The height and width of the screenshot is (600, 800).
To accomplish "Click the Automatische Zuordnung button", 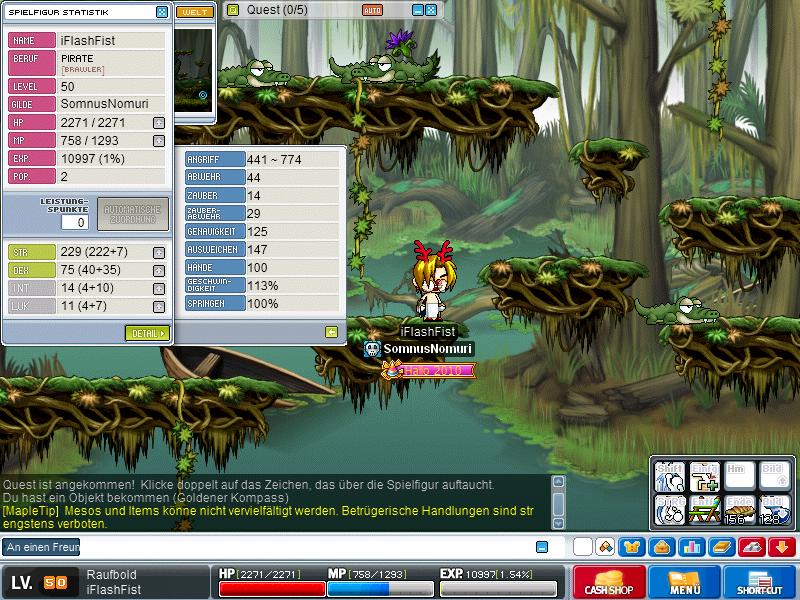I will tap(133, 215).
